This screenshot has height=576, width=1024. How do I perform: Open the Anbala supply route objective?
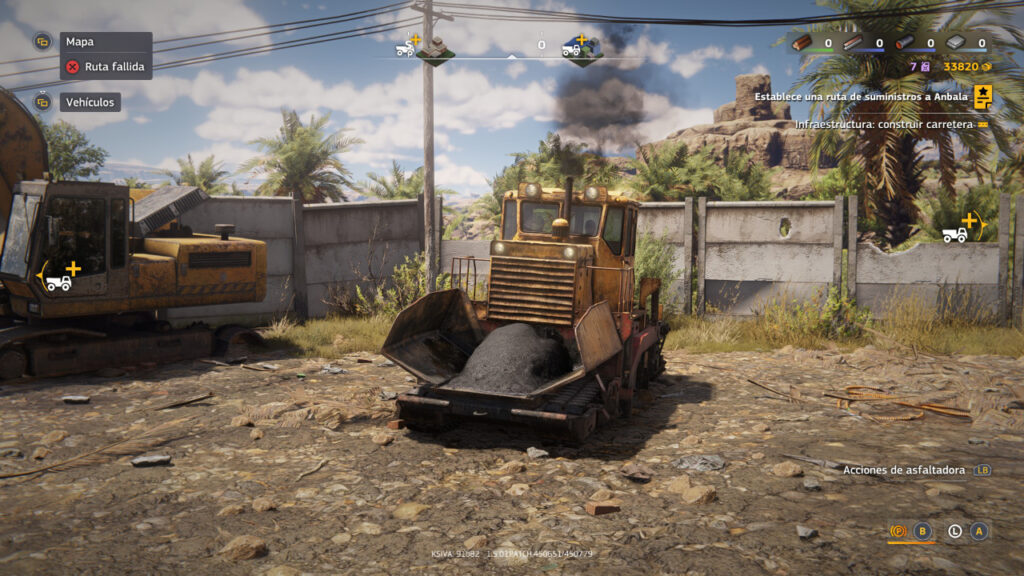point(862,97)
